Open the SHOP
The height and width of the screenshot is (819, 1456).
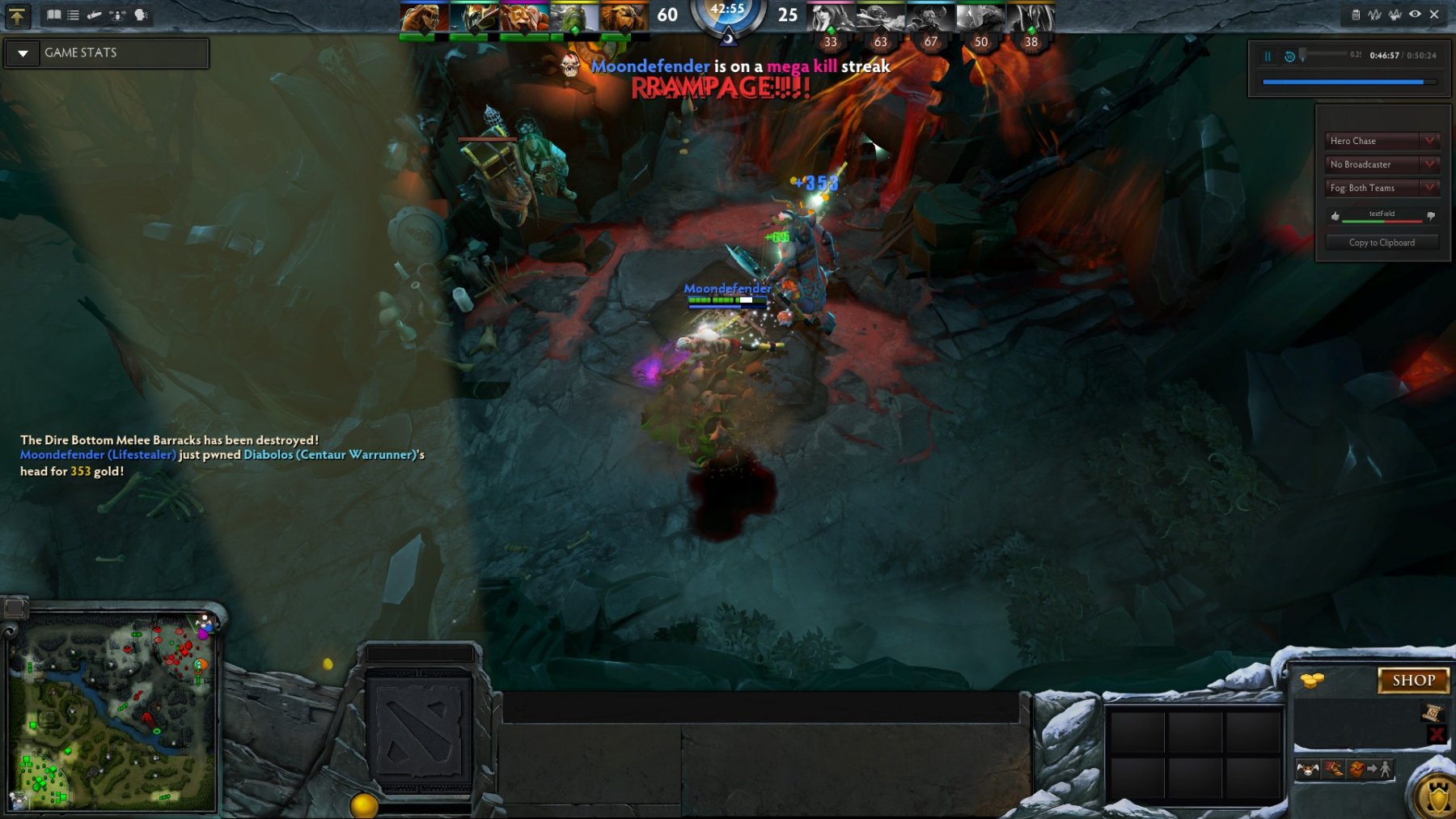tap(1413, 681)
